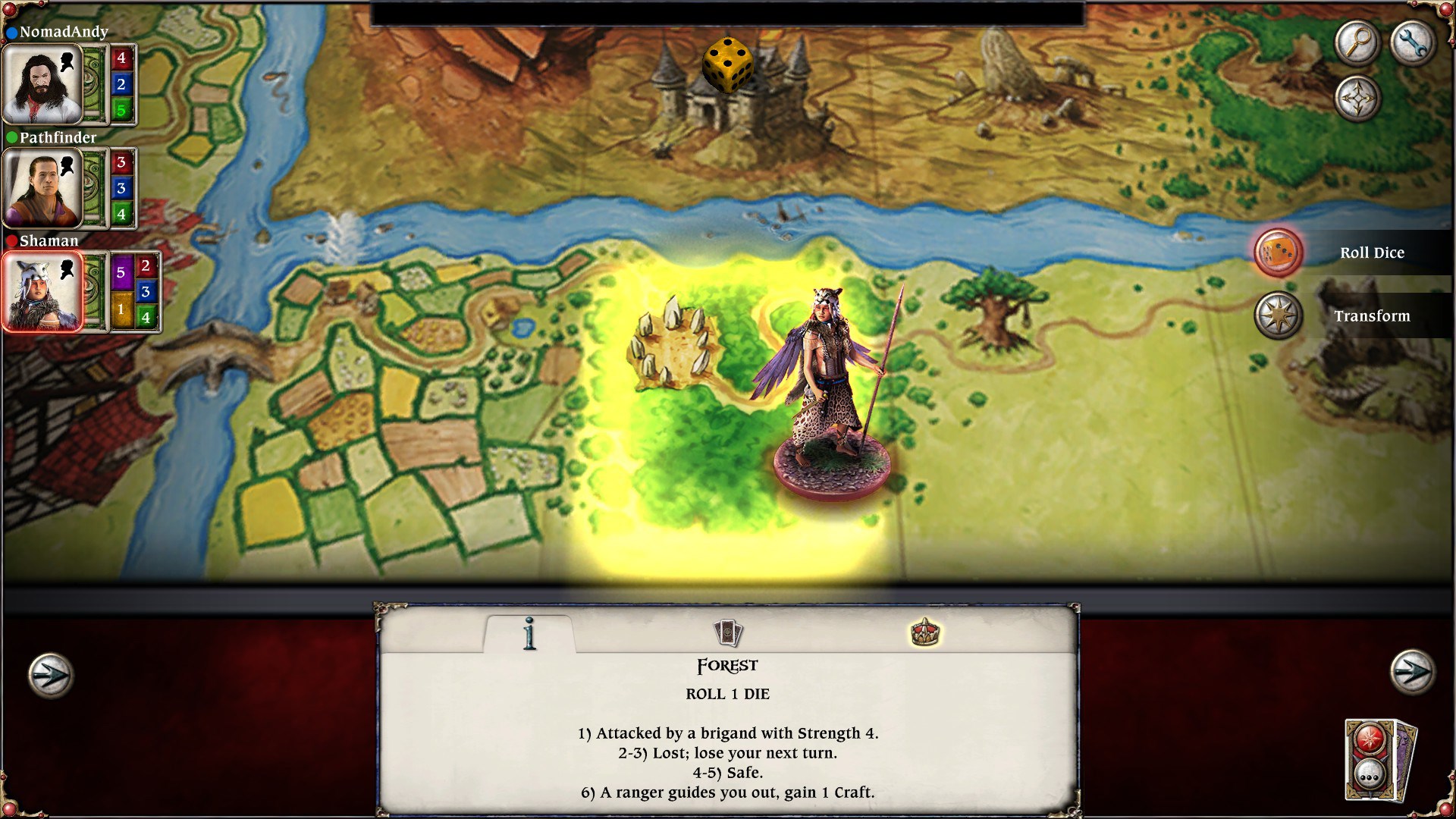Click the star icon beside Transform
The width and height of the screenshot is (1456, 819).
pos(1279,316)
